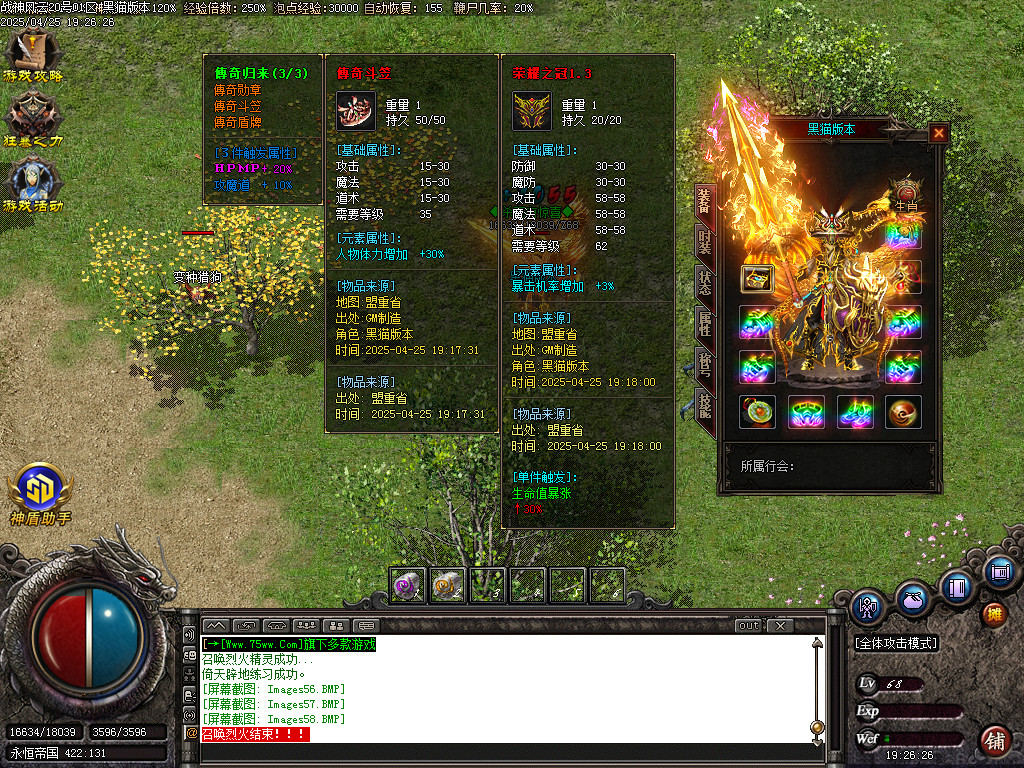
Task: Select the green medal charm slot
Action: click(757, 411)
